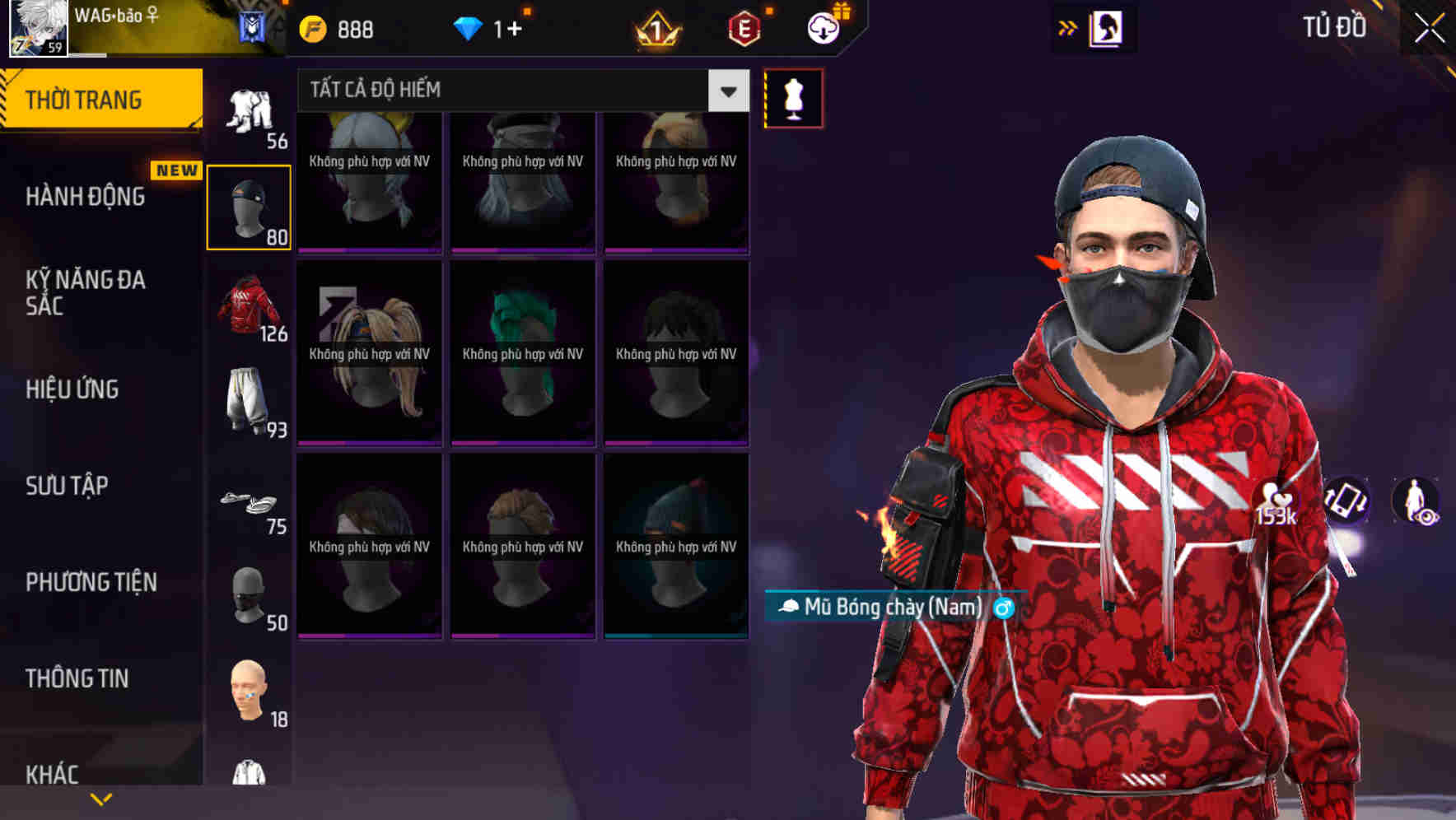Expand more categories with the bottom chevron

[x=101, y=798]
